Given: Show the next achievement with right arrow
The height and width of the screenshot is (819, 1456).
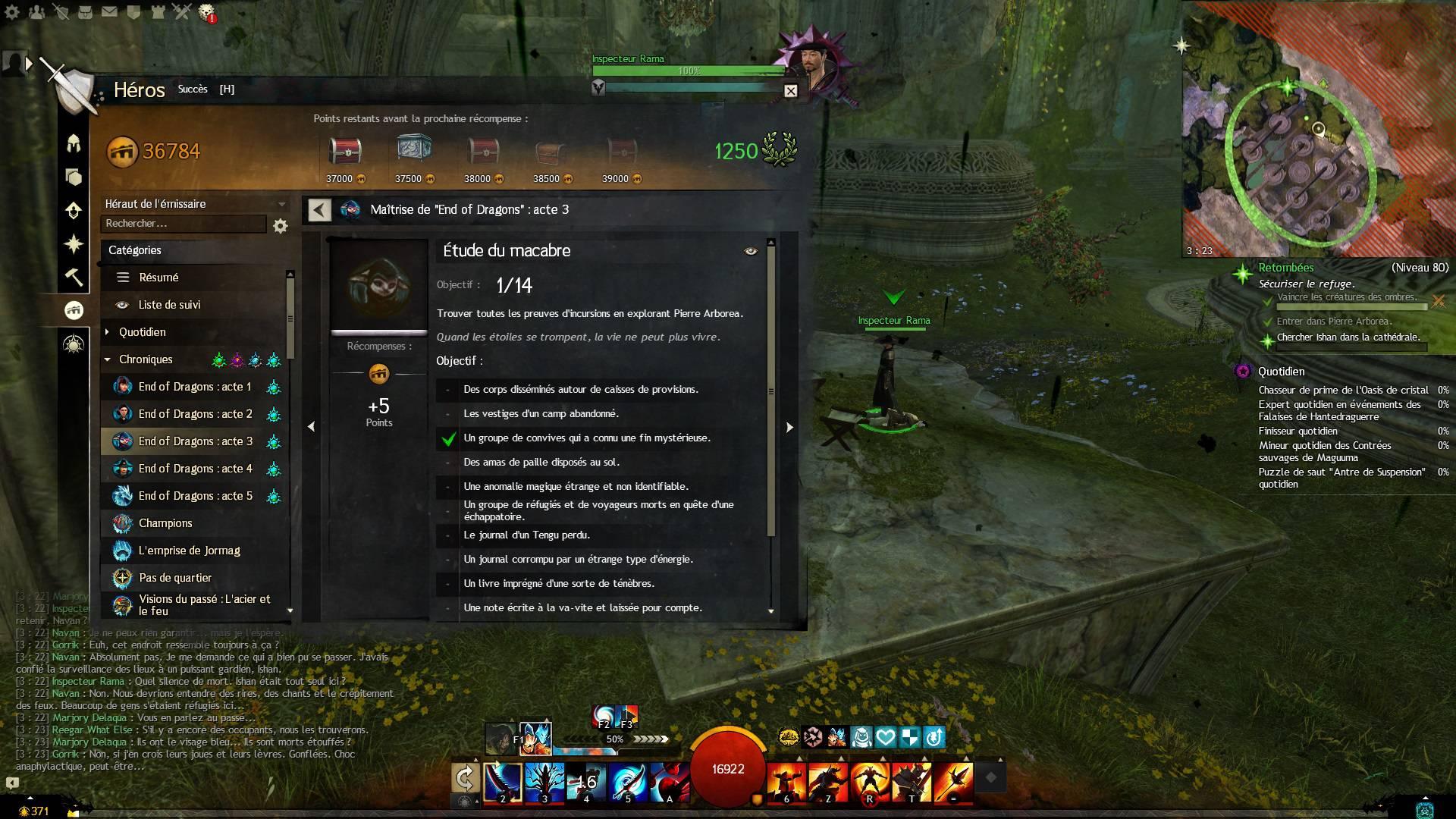Looking at the screenshot, I should (x=789, y=427).
